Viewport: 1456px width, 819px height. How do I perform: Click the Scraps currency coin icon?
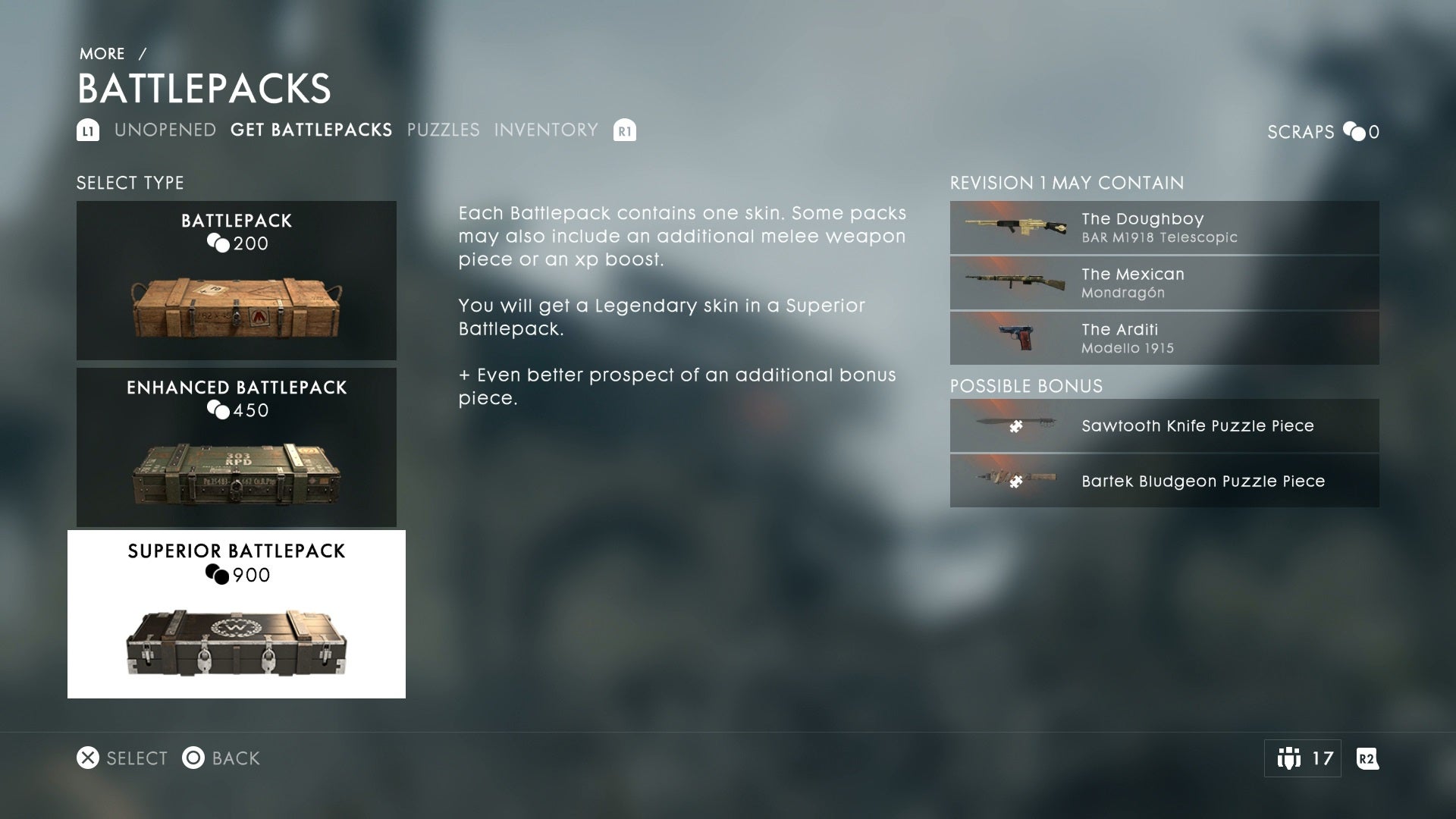point(1354,132)
